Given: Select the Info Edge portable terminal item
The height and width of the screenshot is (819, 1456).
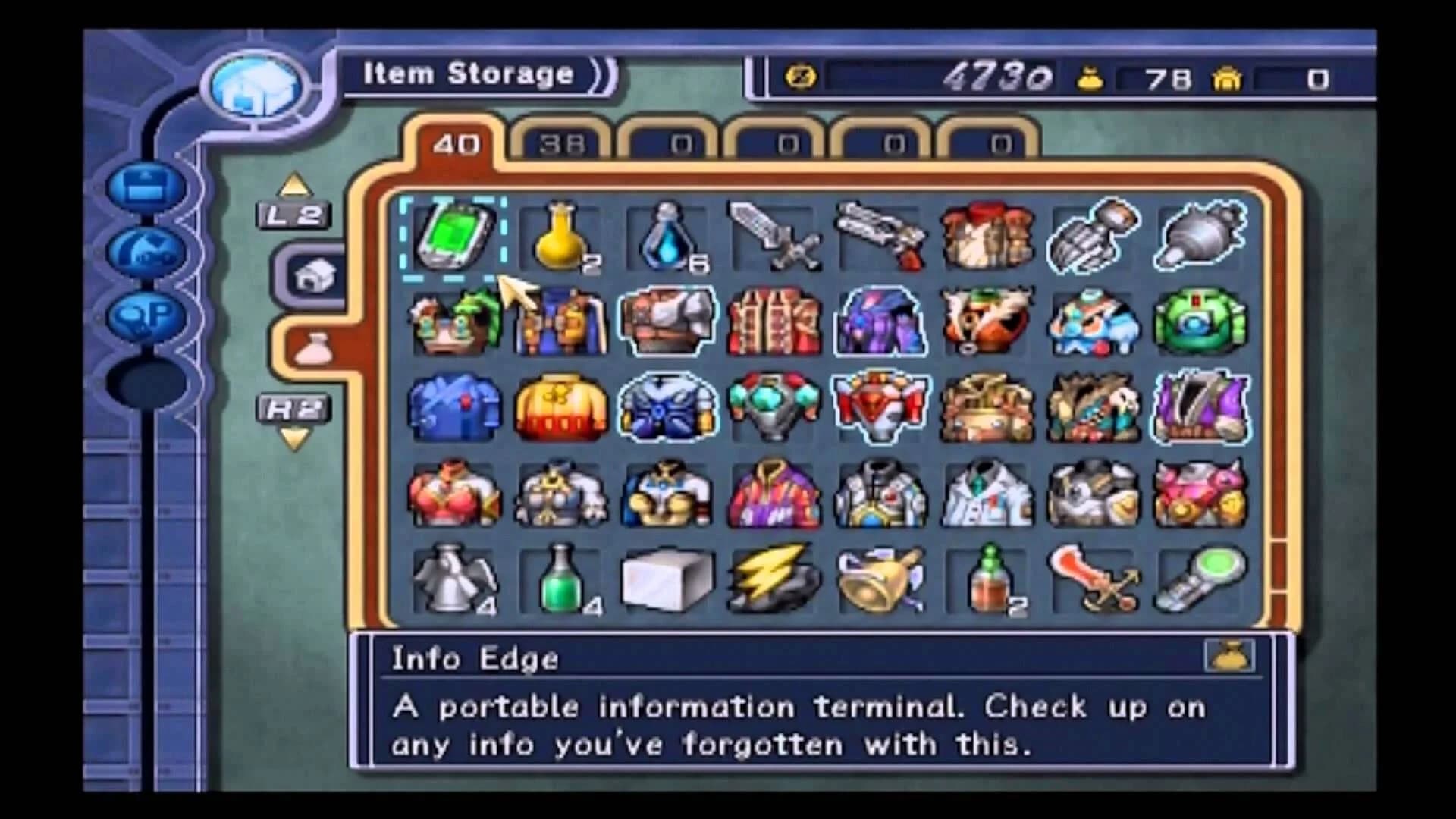Looking at the screenshot, I should click(x=455, y=239).
